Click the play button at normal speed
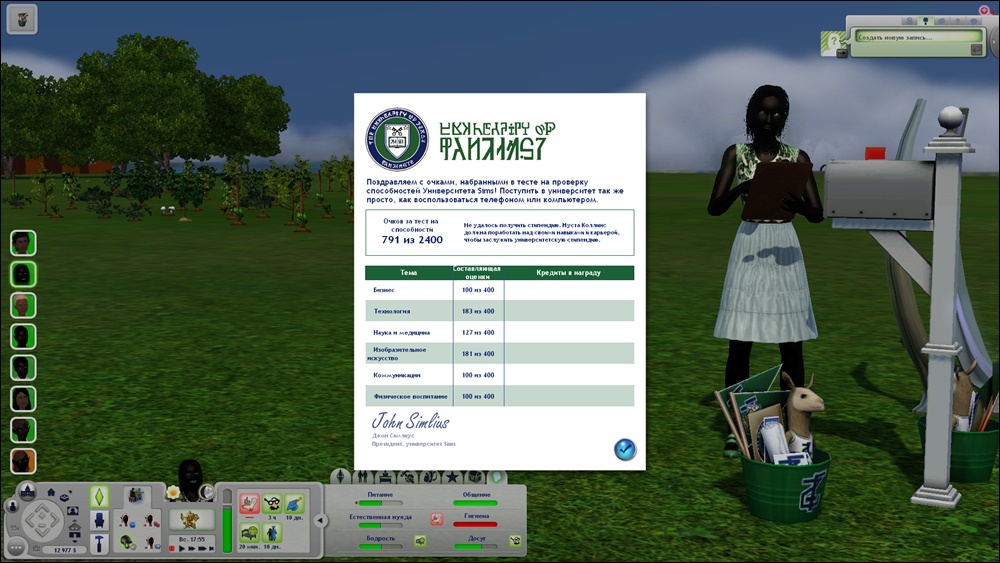1000x563 pixels. 182,549
